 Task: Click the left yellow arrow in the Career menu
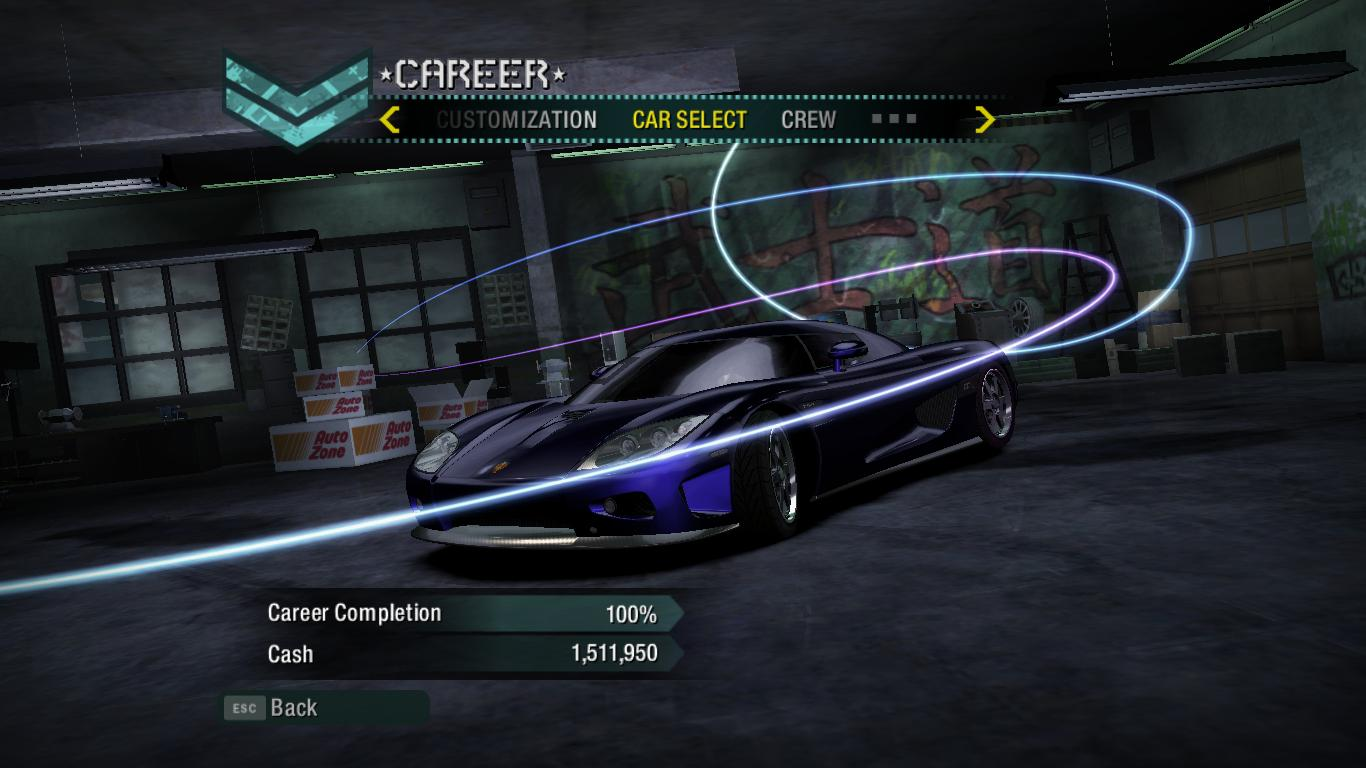390,120
